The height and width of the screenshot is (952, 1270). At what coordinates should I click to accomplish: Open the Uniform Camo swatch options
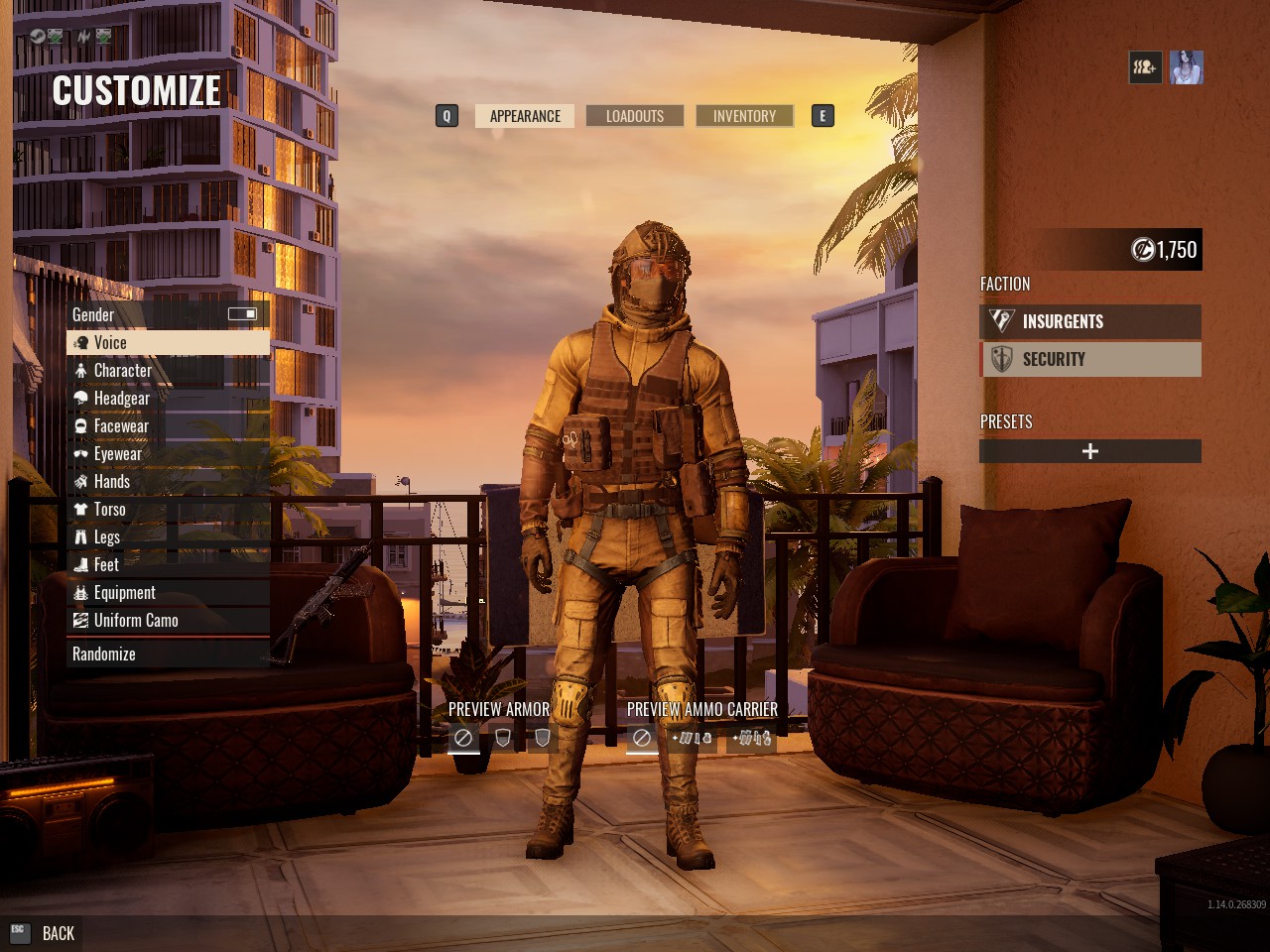pos(134,620)
